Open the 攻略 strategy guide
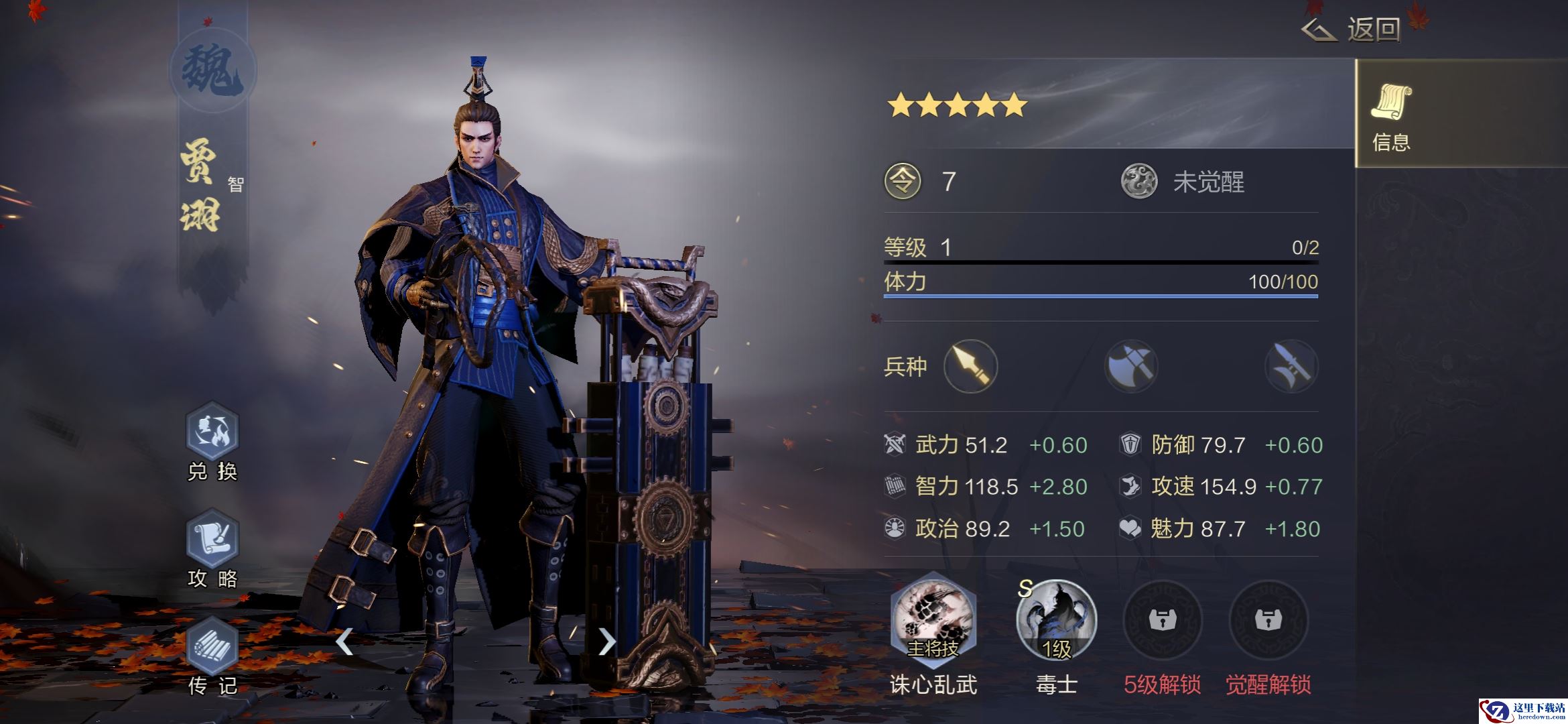The height and width of the screenshot is (724, 1568). (x=212, y=538)
